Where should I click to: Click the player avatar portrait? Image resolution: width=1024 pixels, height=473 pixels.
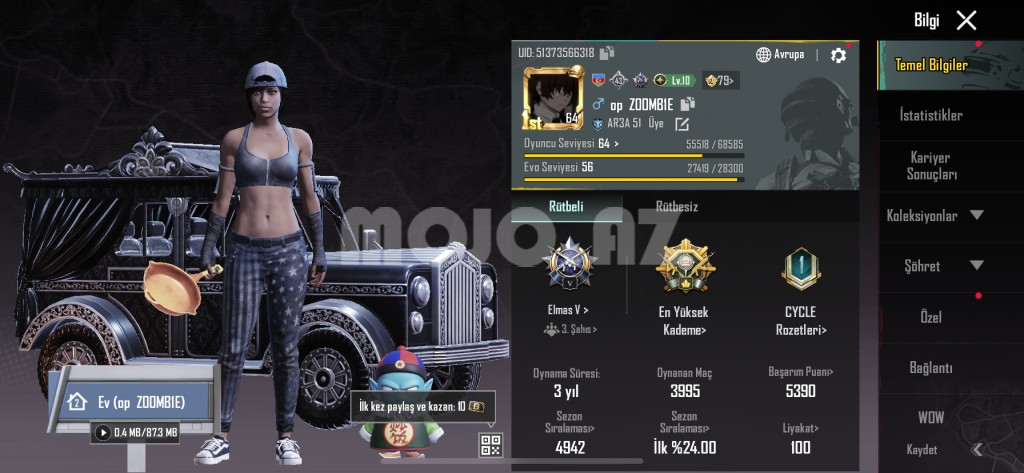pos(554,99)
